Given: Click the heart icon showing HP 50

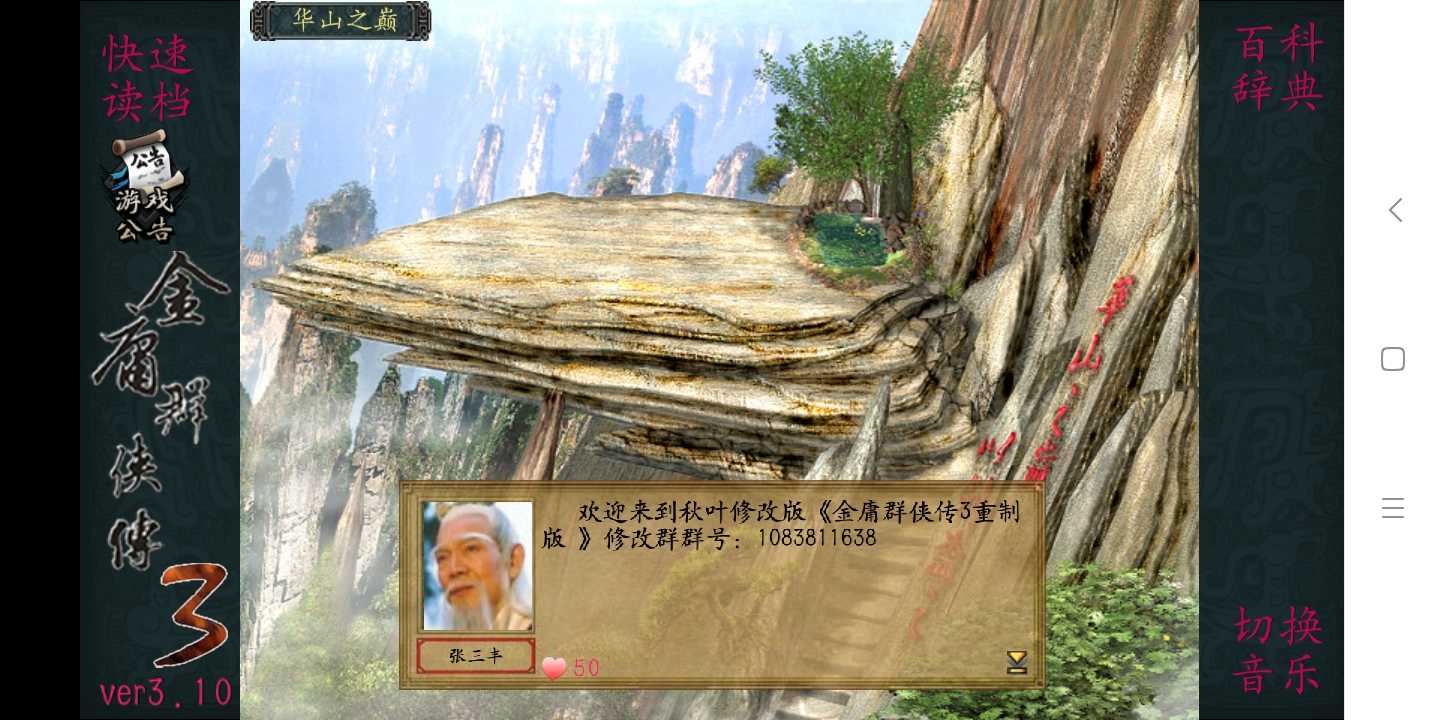Looking at the screenshot, I should pyautogui.click(x=554, y=668).
